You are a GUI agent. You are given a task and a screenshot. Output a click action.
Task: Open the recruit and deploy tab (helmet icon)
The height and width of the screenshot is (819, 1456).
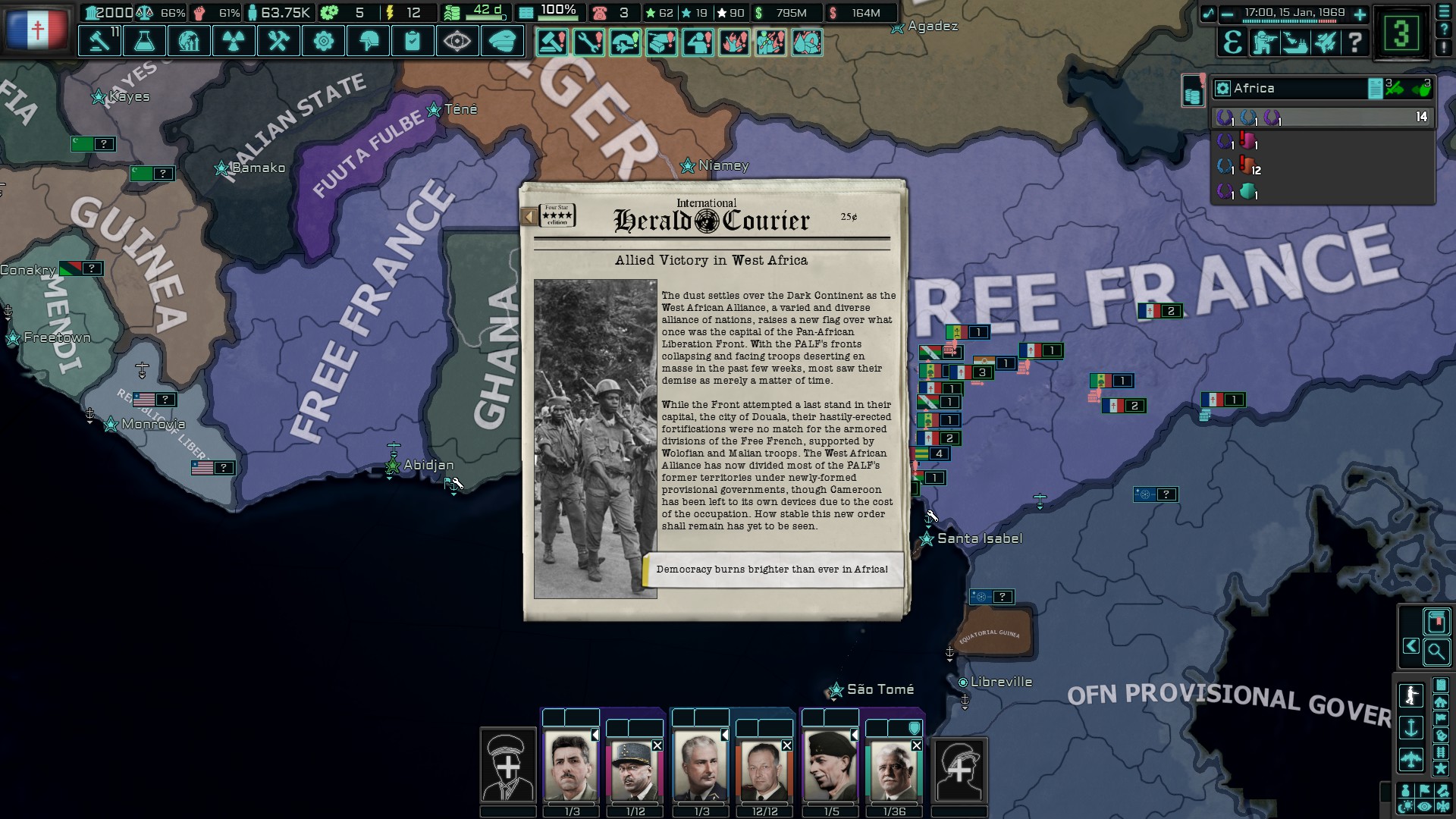click(369, 41)
